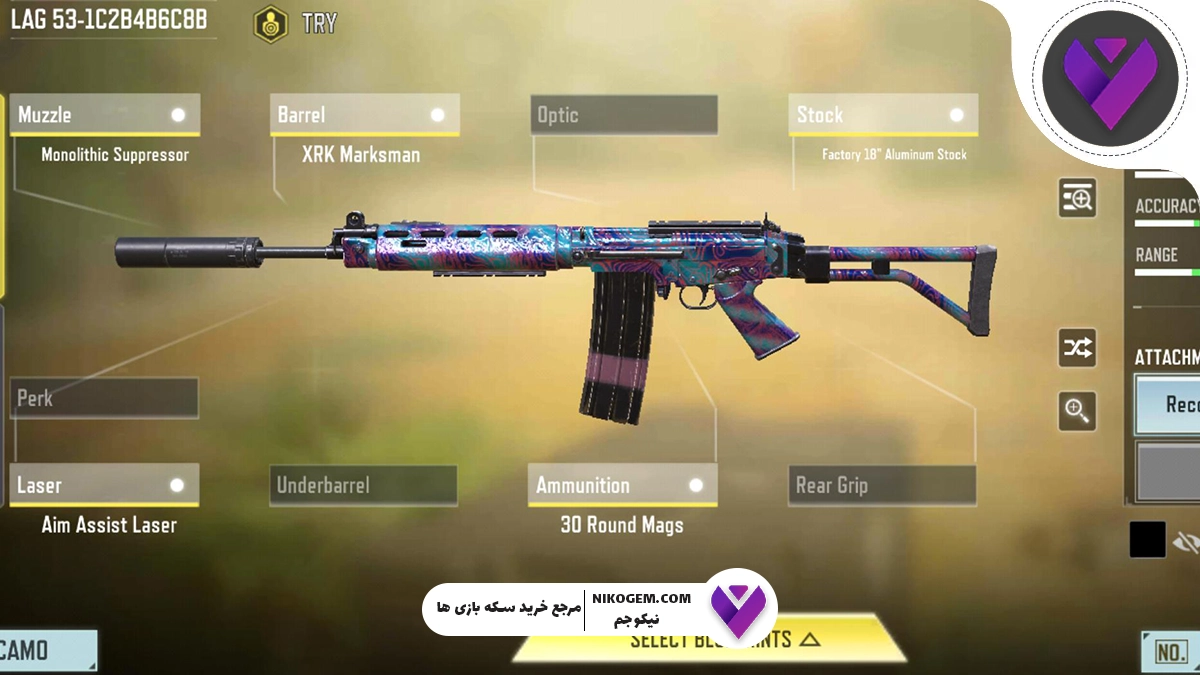Click the shuffle random attachments icon
Viewport: 1200px width, 675px height.
tap(1077, 348)
